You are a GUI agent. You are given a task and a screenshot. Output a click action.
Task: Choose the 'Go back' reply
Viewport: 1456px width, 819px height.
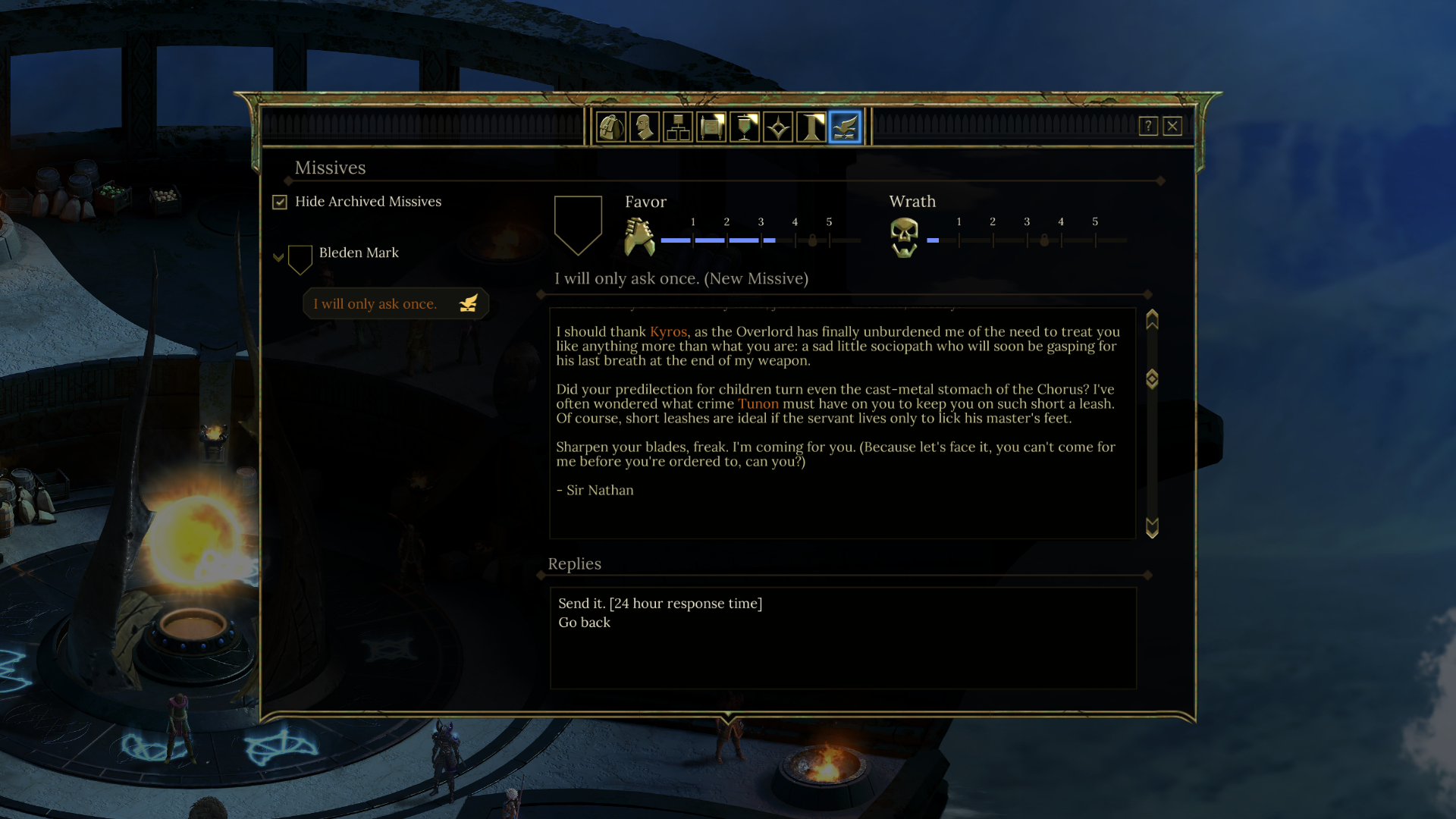pos(584,622)
